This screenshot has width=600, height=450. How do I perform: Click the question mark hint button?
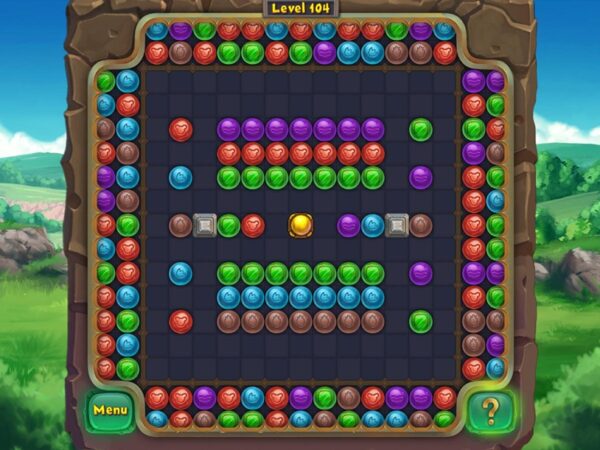tap(490, 410)
